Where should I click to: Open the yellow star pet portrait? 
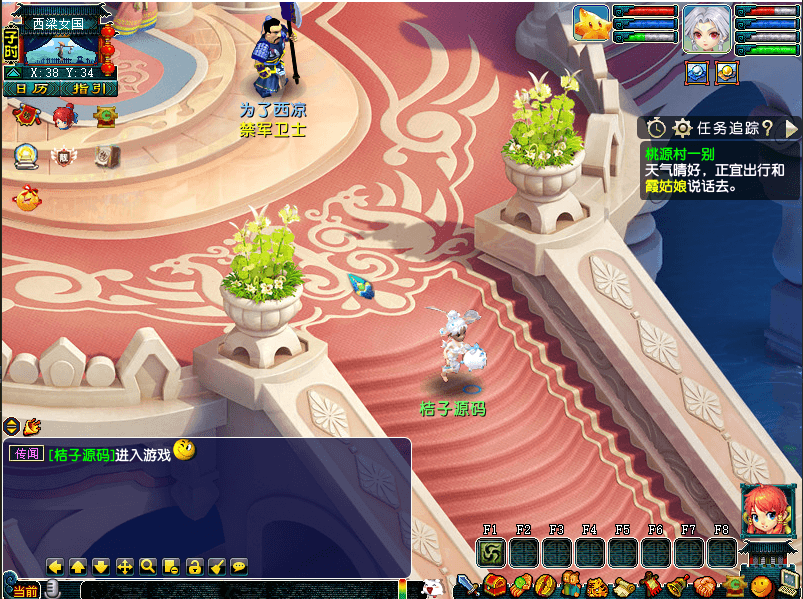click(591, 24)
